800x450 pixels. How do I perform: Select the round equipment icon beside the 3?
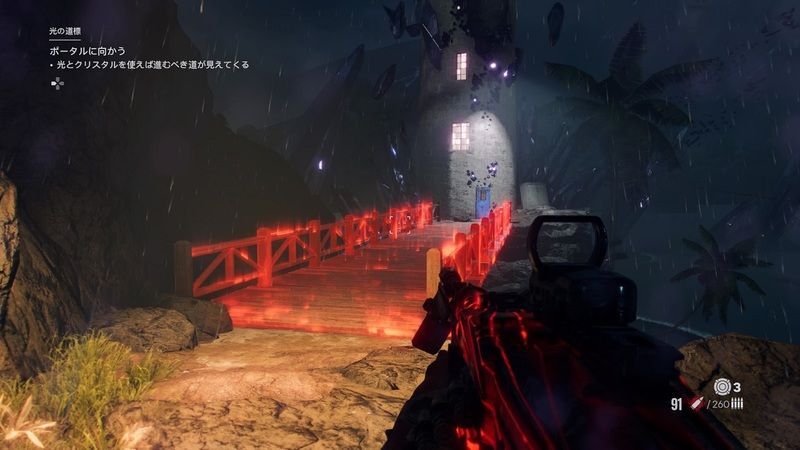pyautogui.click(x=722, y=385)
